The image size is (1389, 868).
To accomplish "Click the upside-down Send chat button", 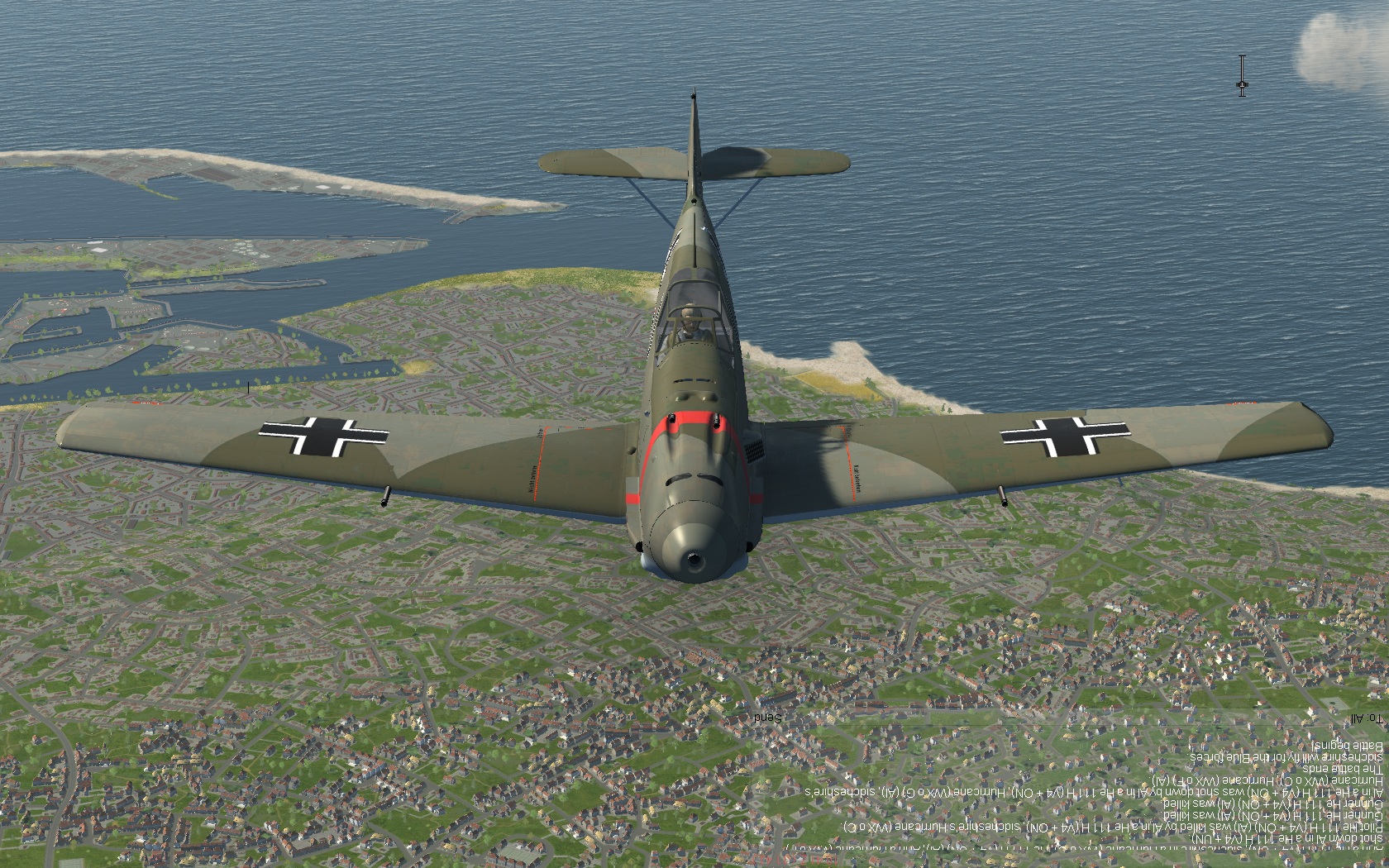I will [x=767, y=717].
